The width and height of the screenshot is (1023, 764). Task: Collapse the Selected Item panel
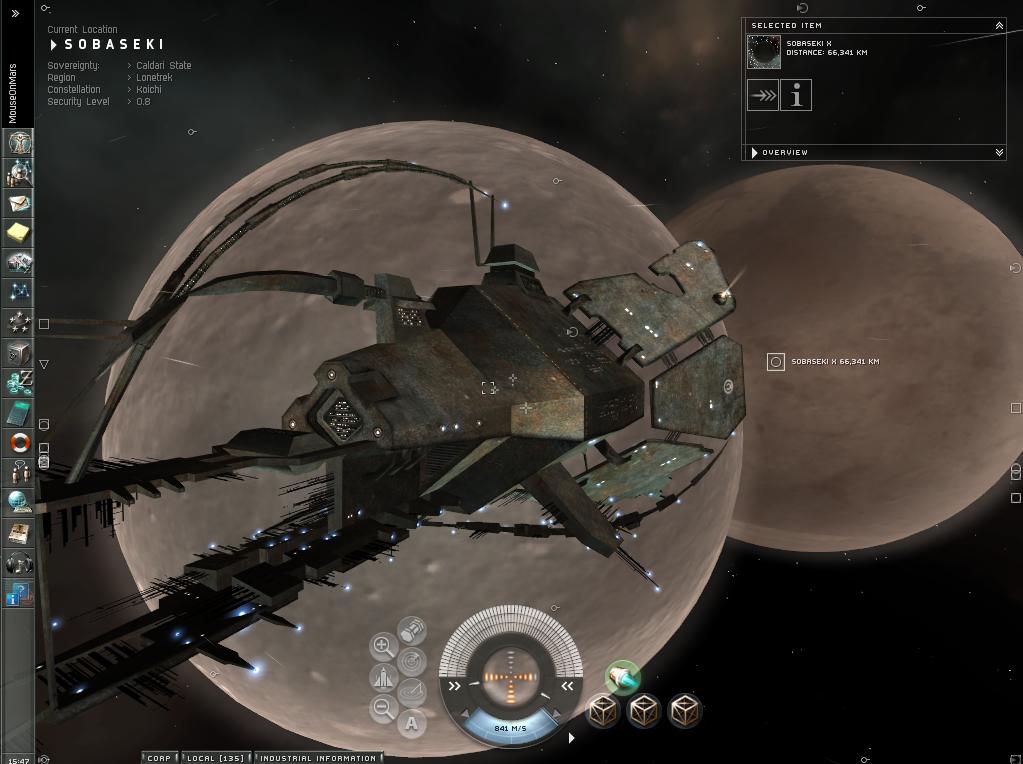tap(998, 25)
